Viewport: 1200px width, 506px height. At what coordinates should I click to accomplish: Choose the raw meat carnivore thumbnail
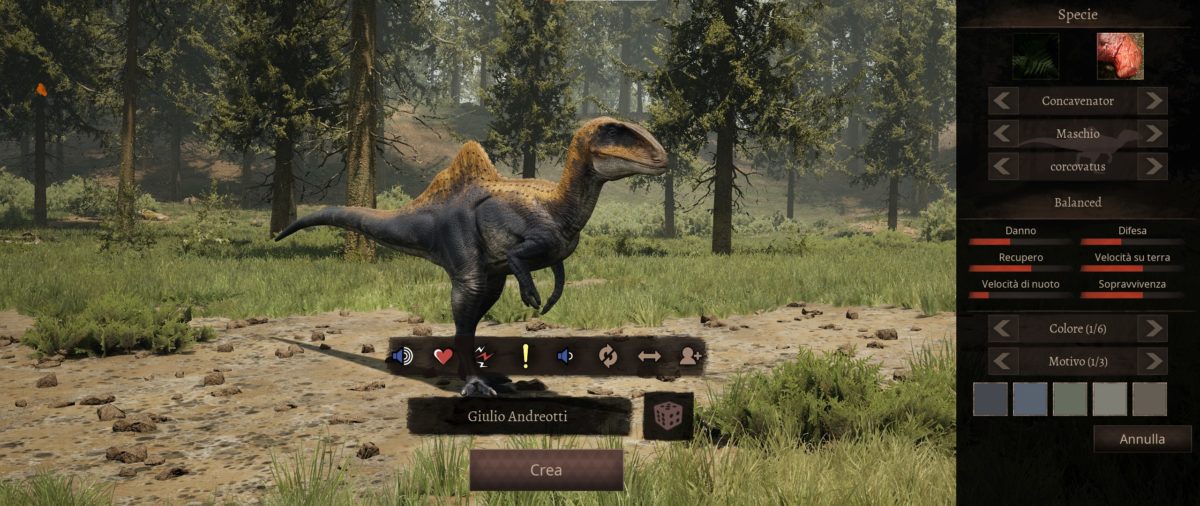click(1119, 57)
